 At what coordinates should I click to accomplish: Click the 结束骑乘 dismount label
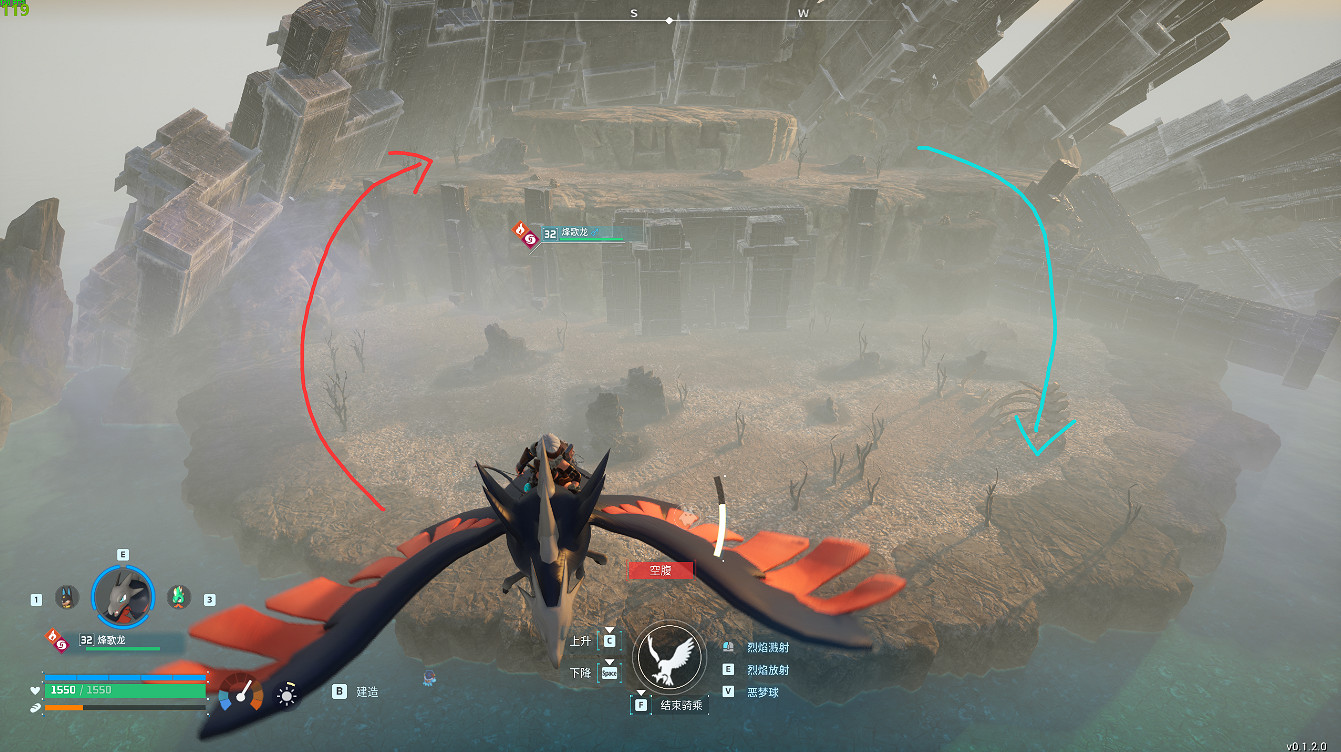(x=681, y=705)
